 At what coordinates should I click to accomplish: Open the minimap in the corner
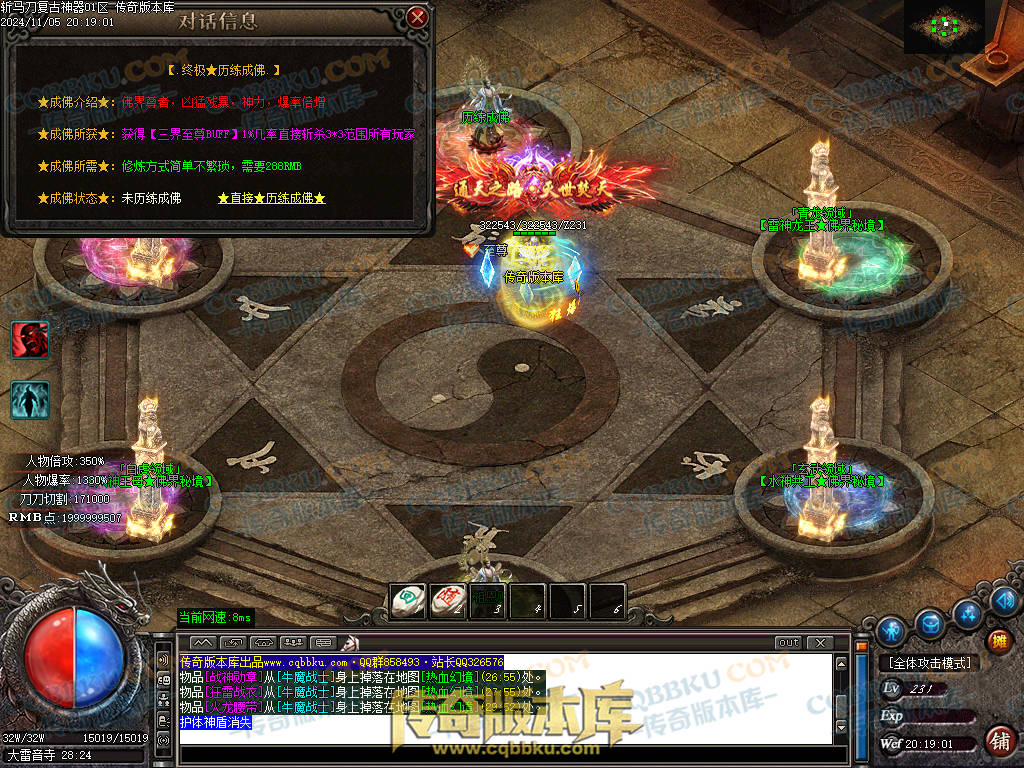point(945,26)
